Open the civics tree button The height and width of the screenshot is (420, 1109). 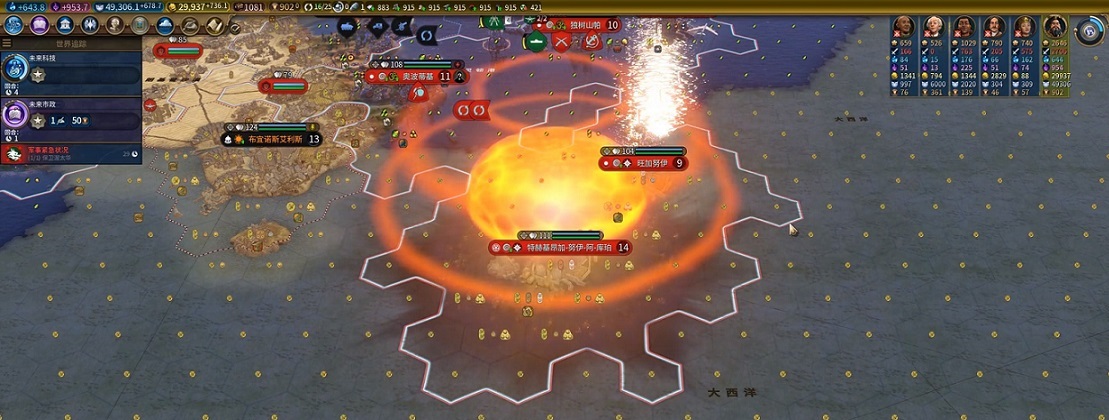[x=41, y=25]
